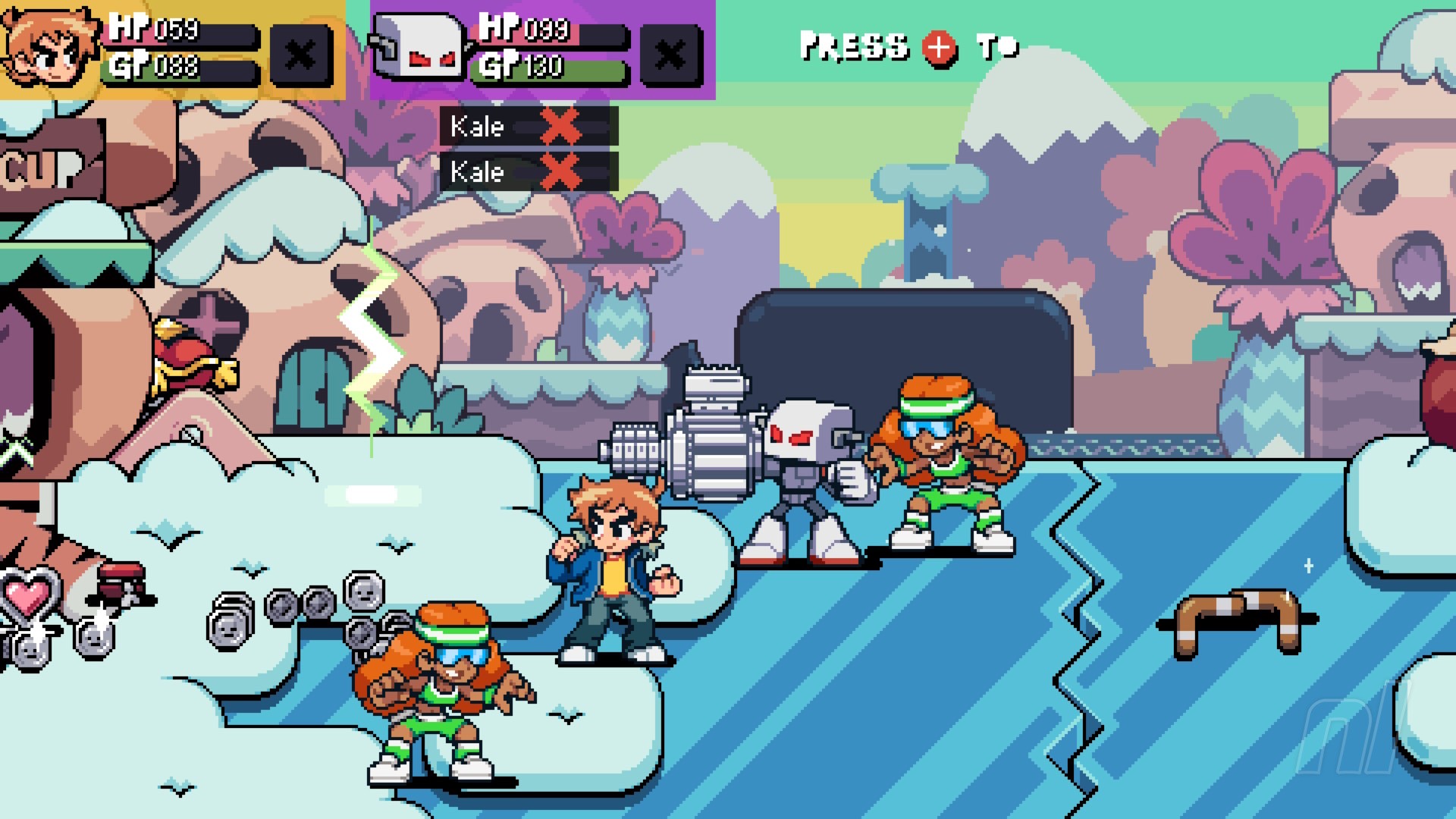Click the item slot in Scott's yellow panel

[x=301, y=55]
